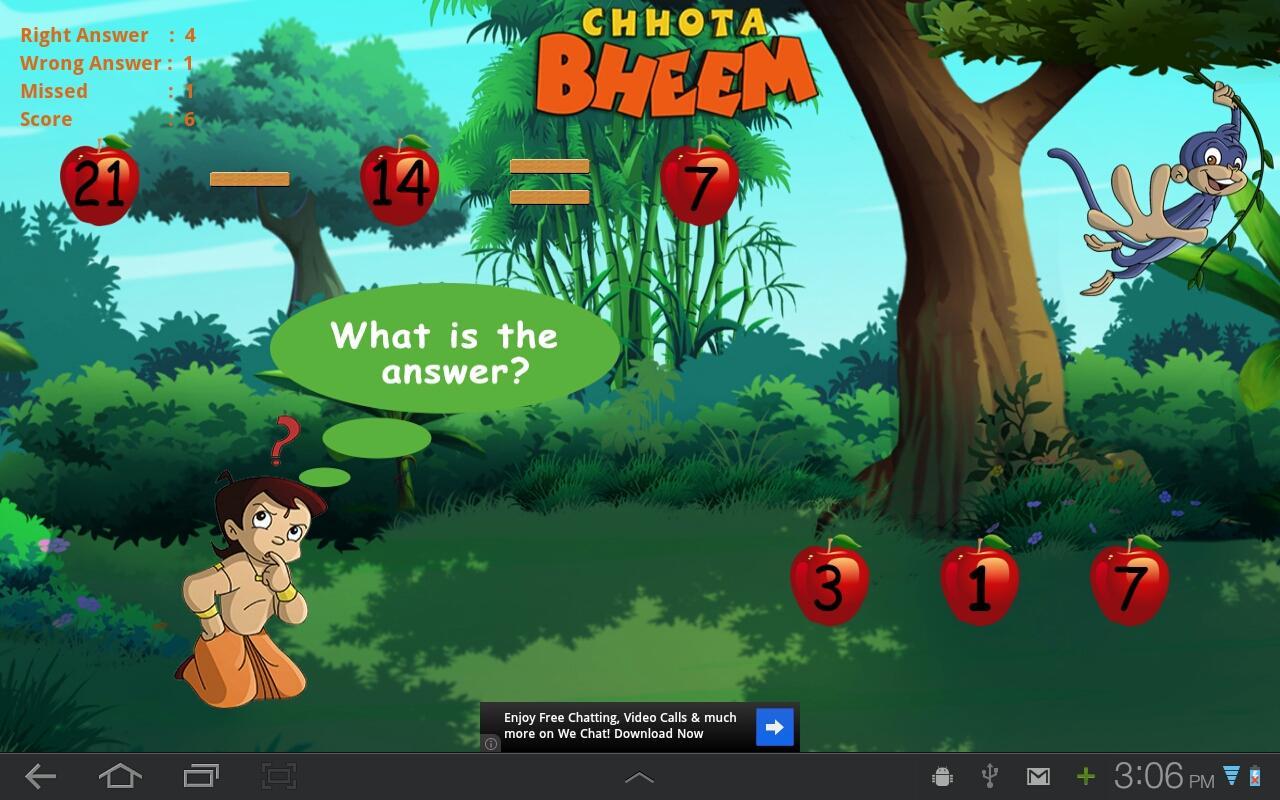
Task: Tap the Android debugging status icon
Action: click(942, 775)
